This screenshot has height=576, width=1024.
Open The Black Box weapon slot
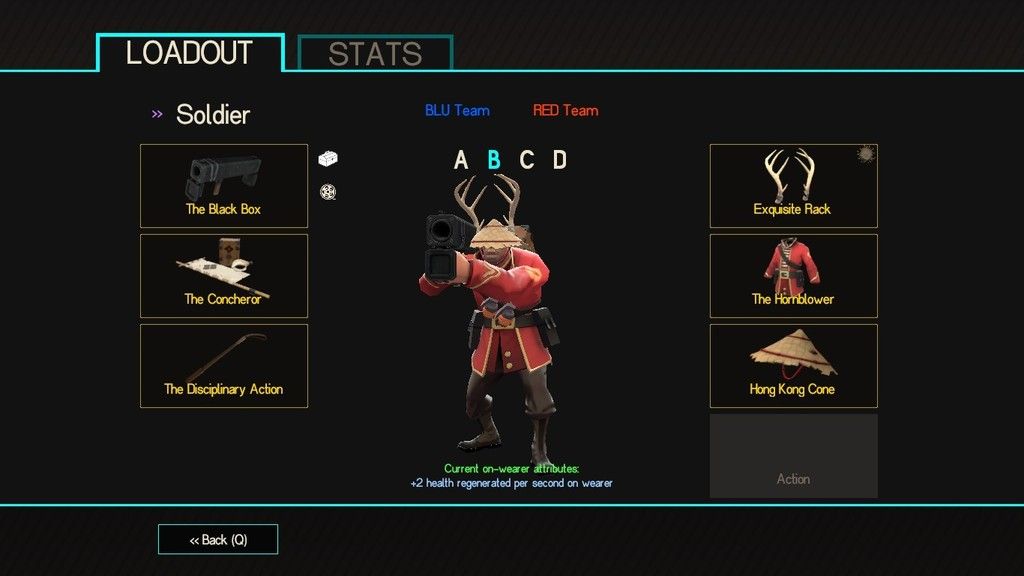click(224, 186)
